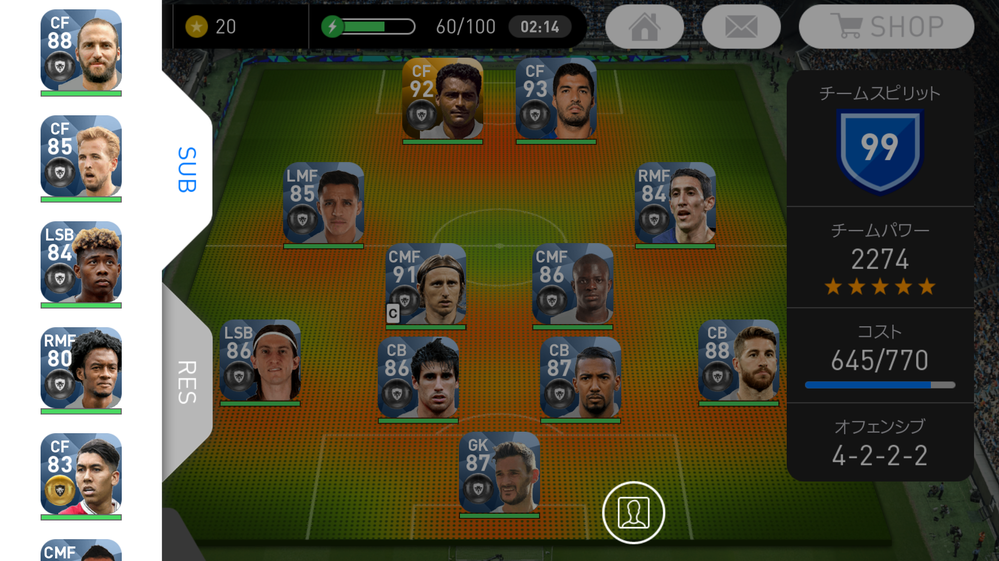Choose substitute CF 88 card

pos(81,50)
